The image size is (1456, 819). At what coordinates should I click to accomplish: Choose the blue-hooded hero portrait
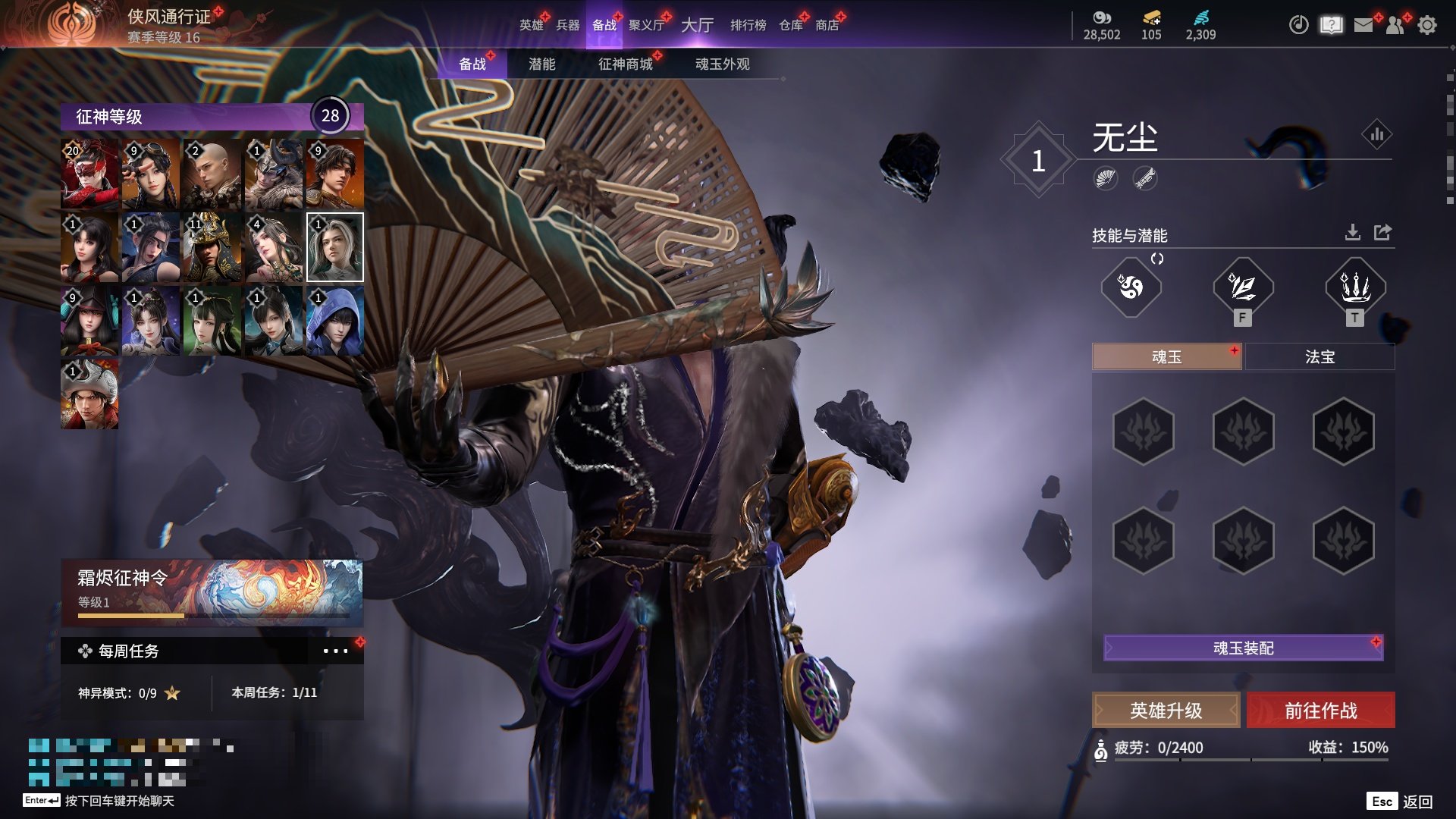coord(334,321)
